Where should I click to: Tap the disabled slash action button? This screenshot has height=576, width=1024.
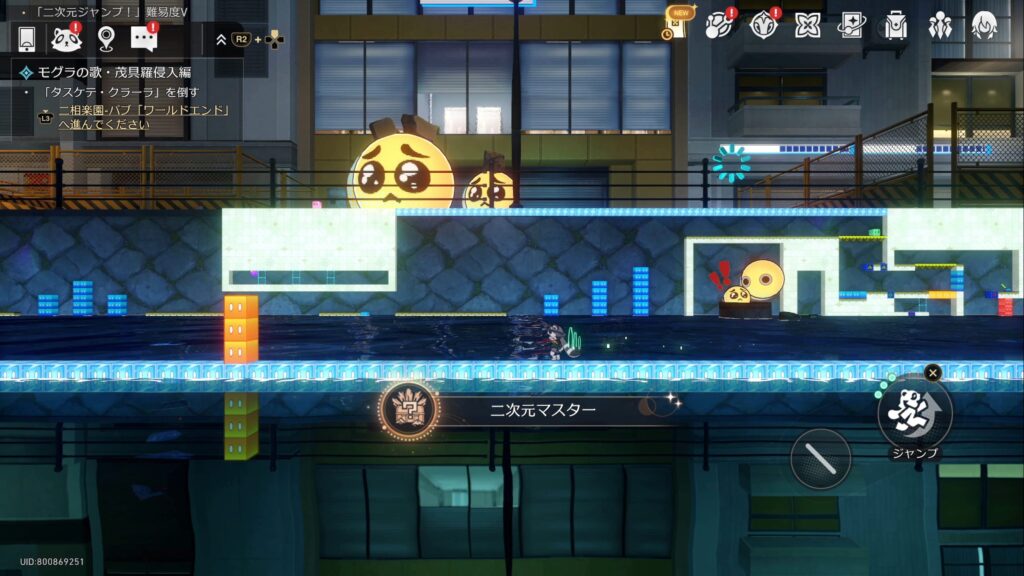coord(821,459)
